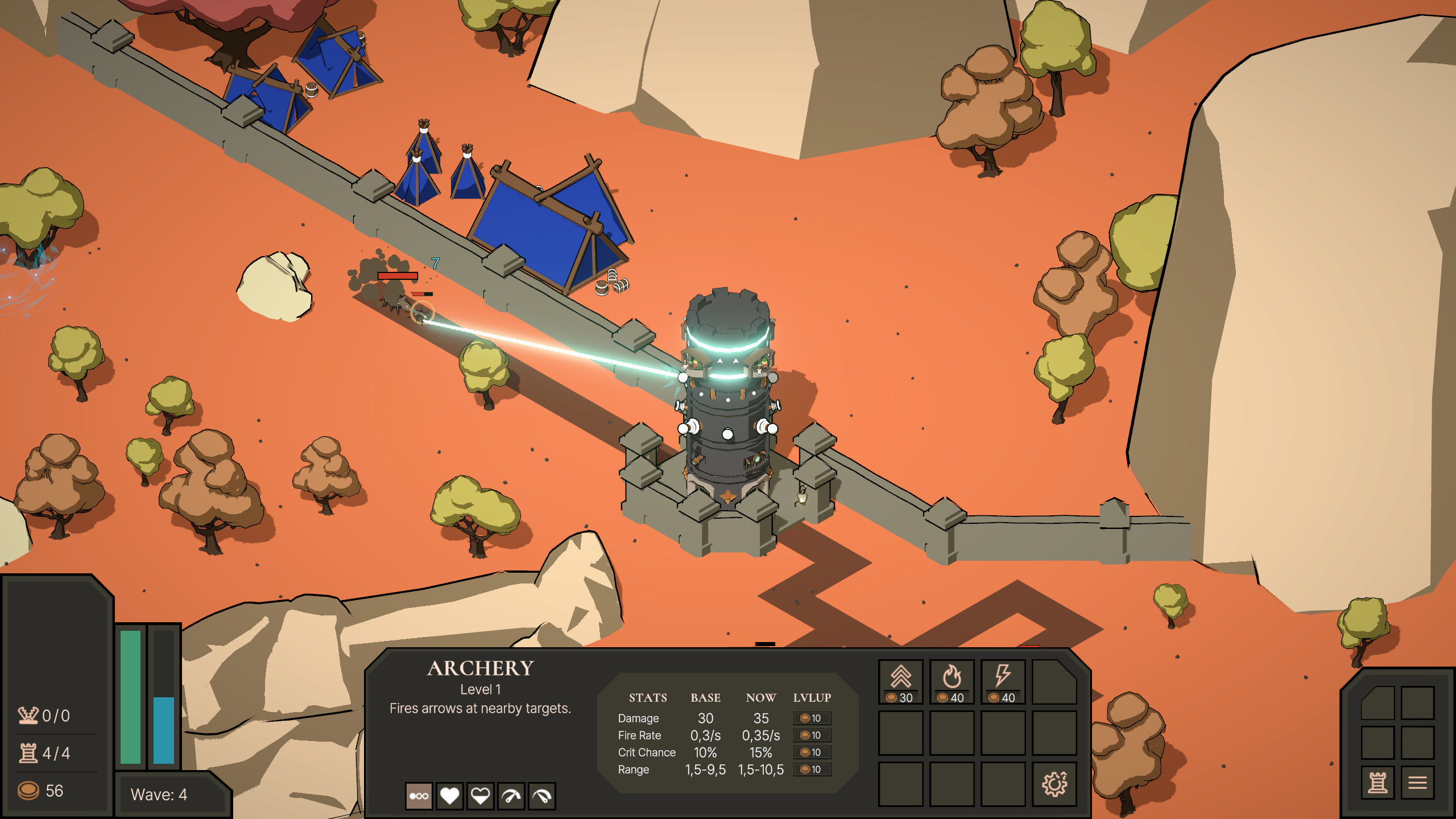Viewport: 1456px width, 819px height.
Task: Buy the Damage level-up for 10 coins
Action: click(x=812, y=718)
